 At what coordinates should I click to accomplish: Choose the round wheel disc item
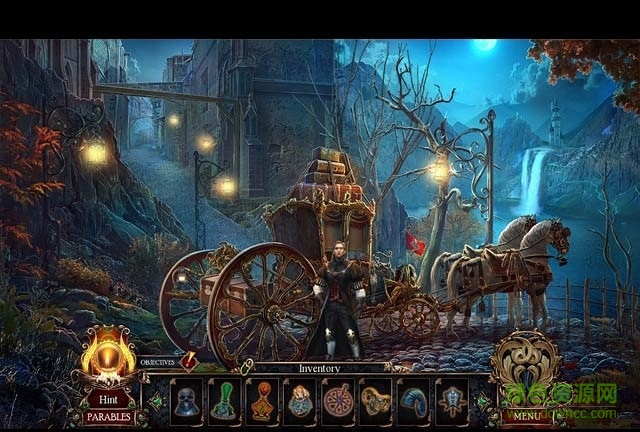(336, 401)
